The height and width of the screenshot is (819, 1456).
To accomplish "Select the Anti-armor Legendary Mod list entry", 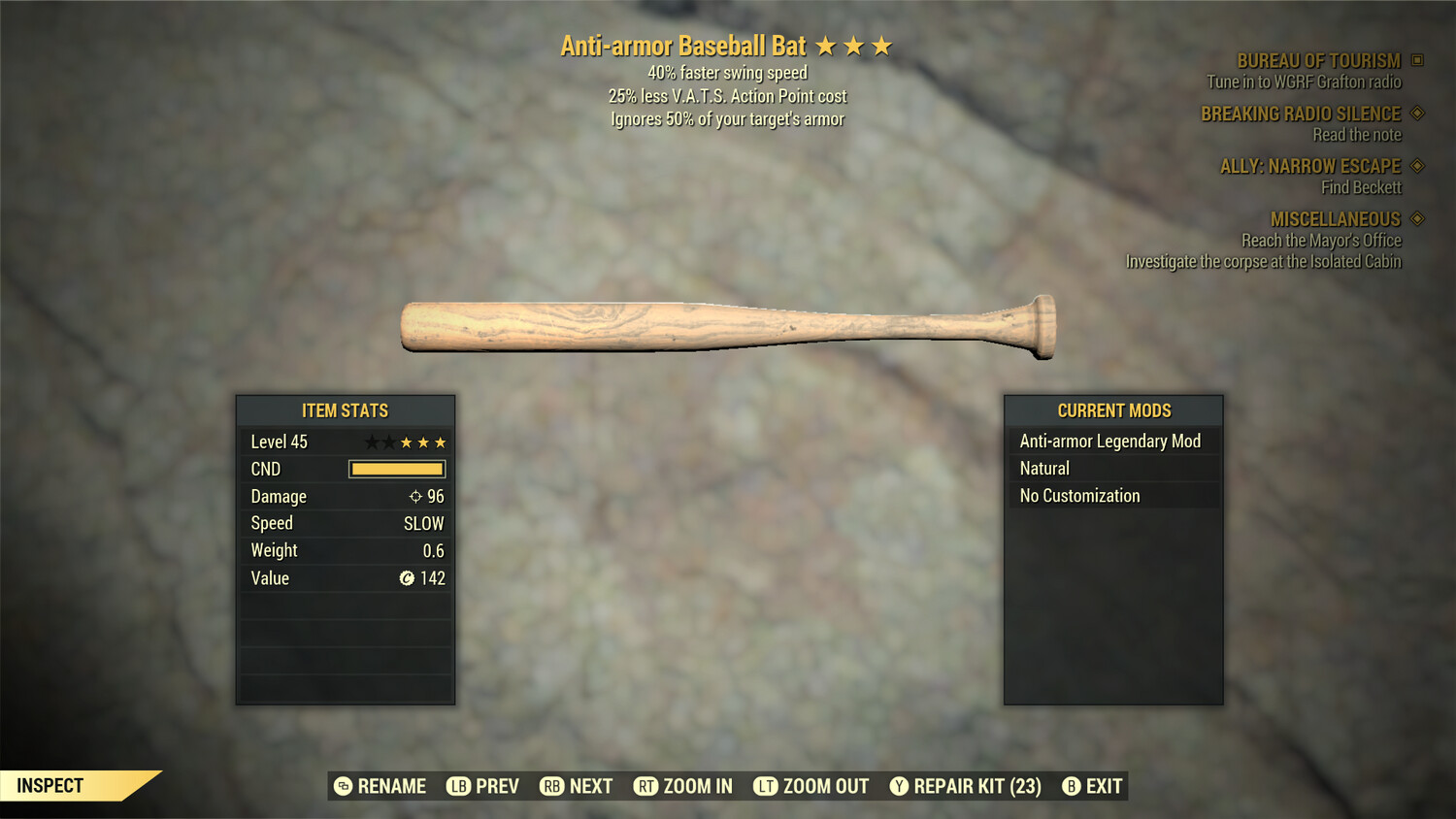I will point(1109,441).
